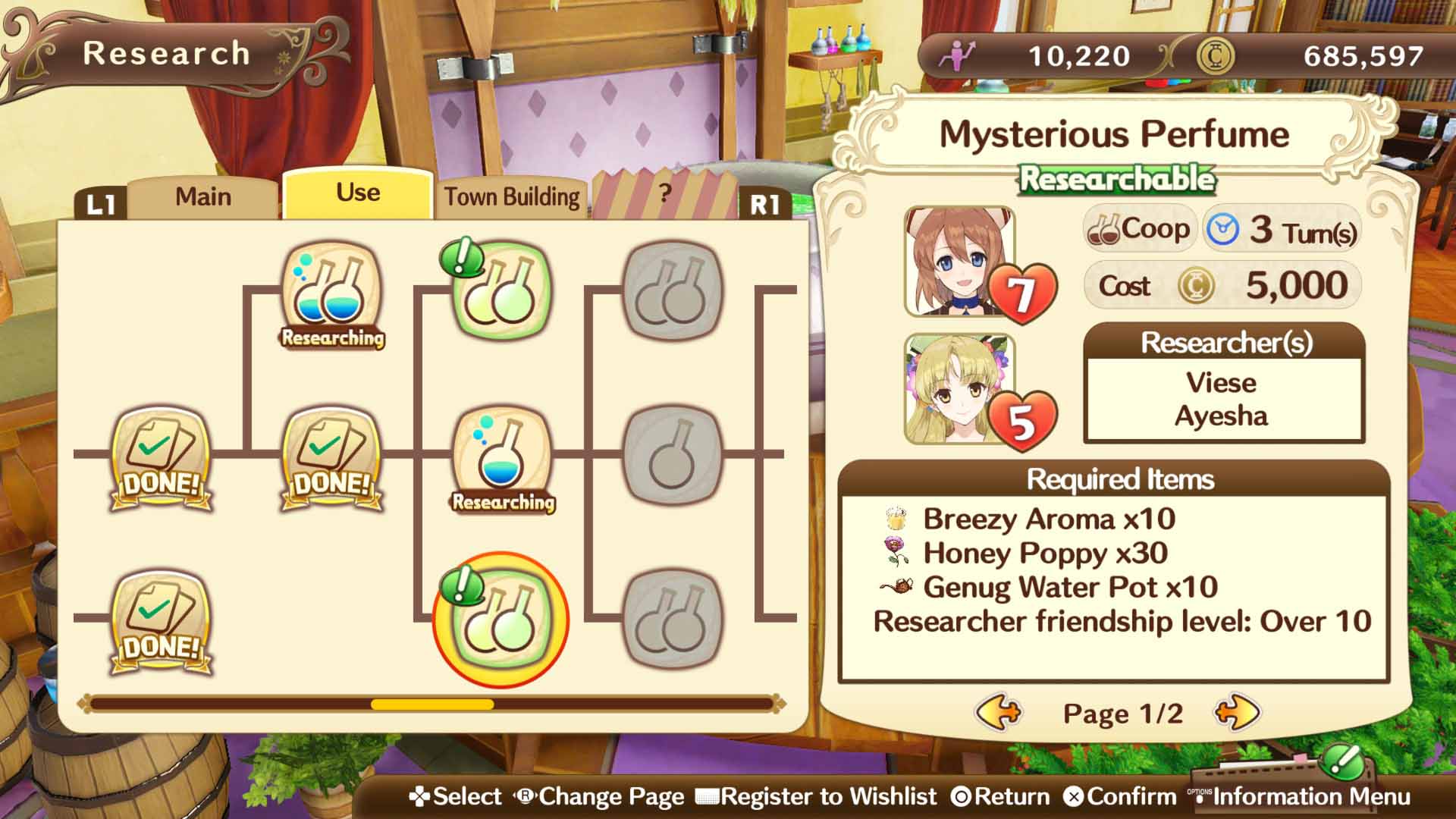Click the Coop flask icon
Image resolution: width=1456 pixels, height=819 pixels.
click(x=1100, y=227)
